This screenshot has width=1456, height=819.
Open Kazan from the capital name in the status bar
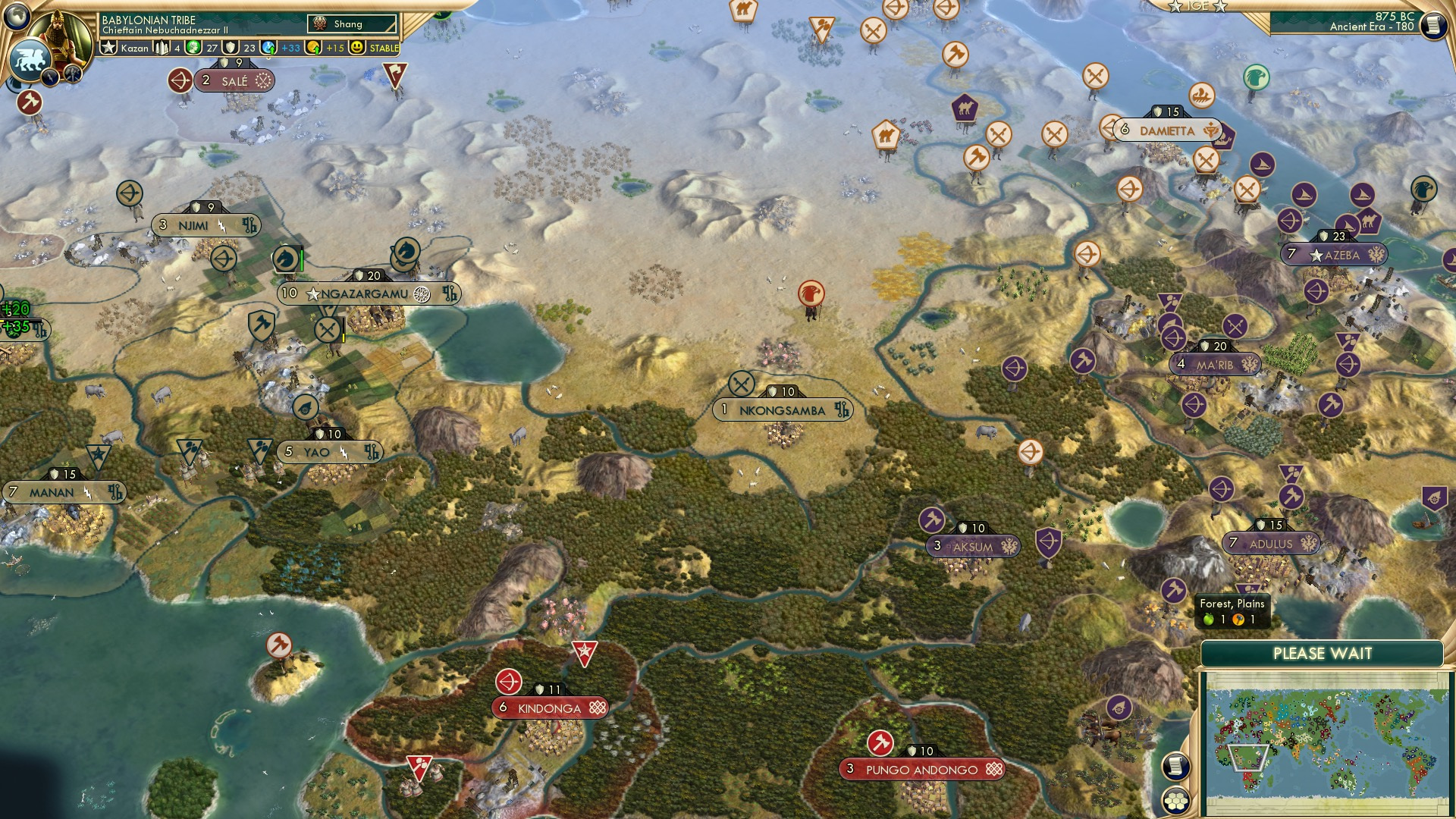(135, 48)
